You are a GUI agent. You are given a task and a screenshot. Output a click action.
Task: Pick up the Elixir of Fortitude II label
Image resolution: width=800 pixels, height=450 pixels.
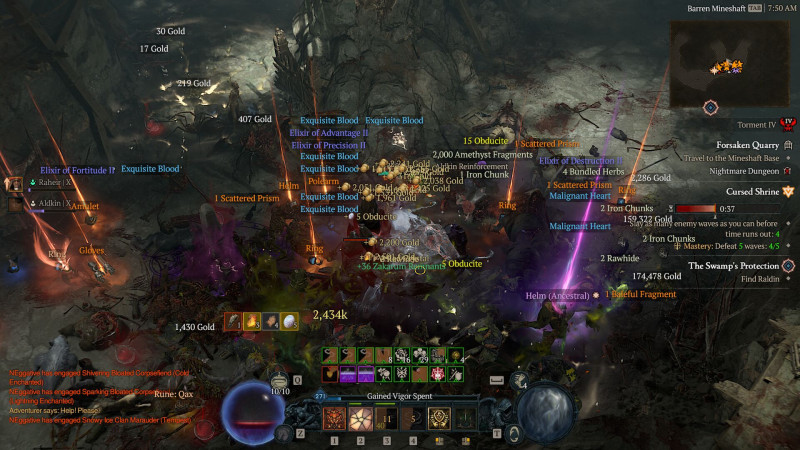tap(77, 170)
